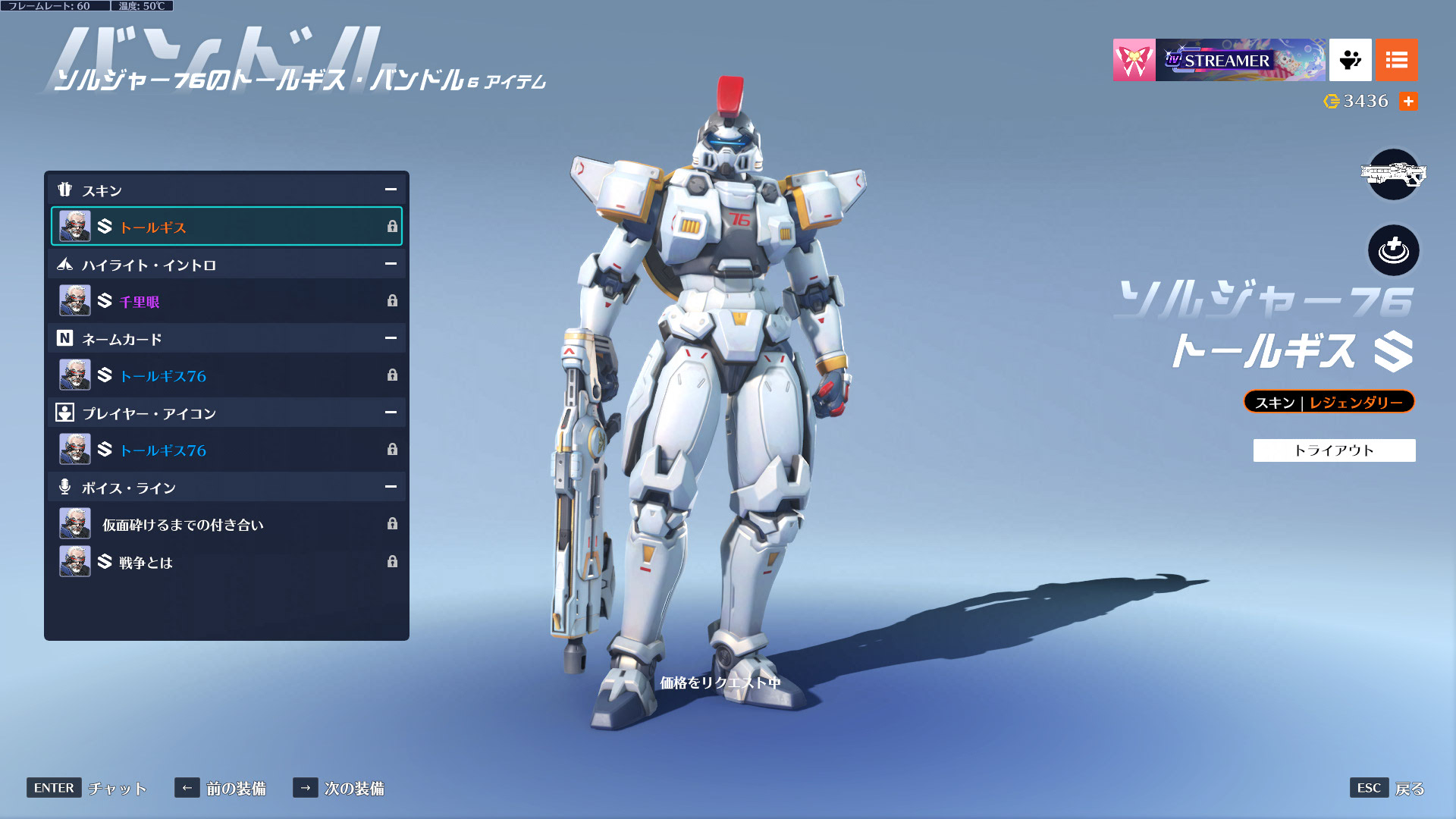View the weapon preview icon
Image resolution: width=1456 pixels, height=819 pixels.
tap(1393, 175)
